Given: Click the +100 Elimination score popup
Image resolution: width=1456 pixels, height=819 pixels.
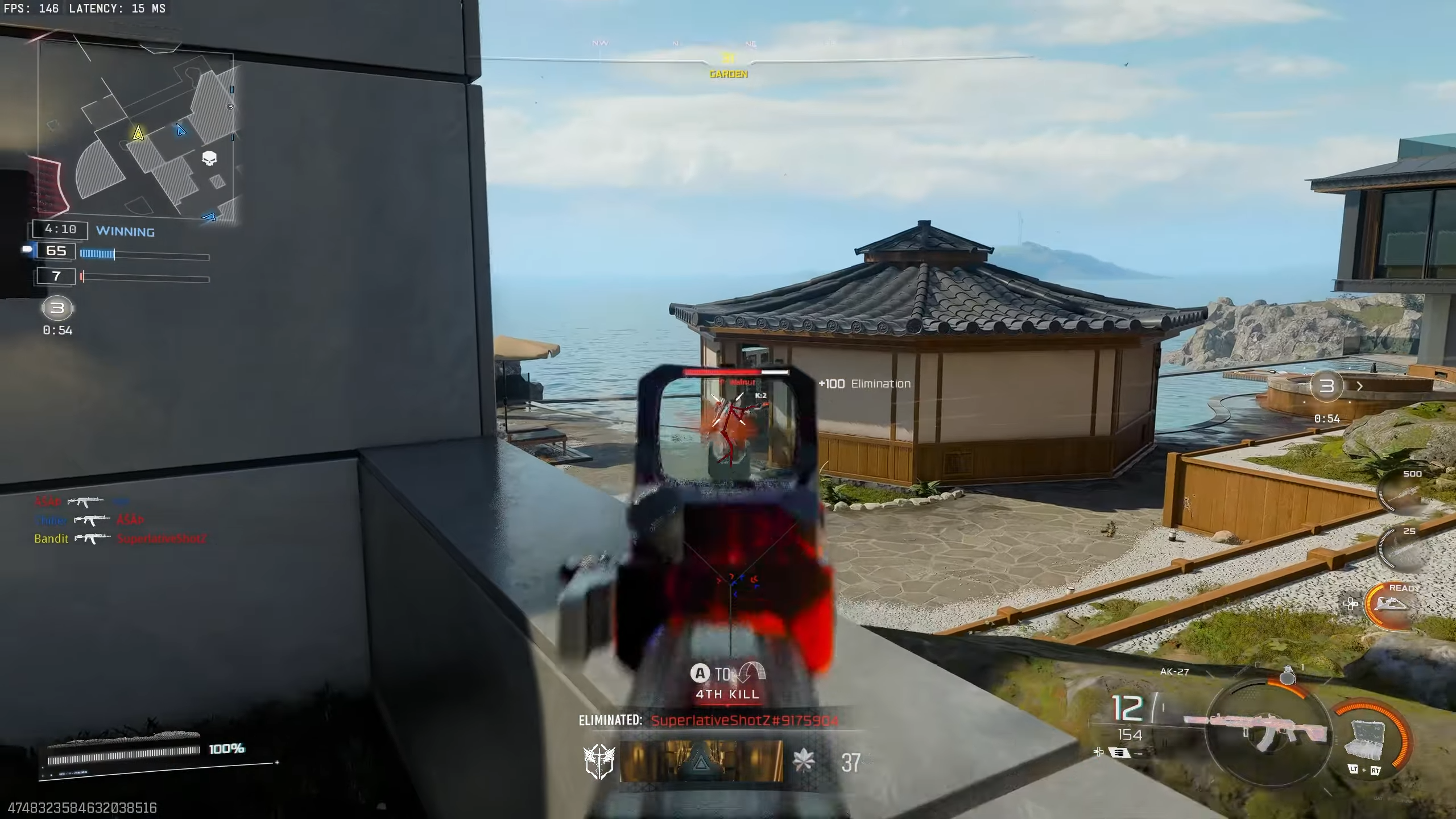Looking at the screenshot, I should [865, 383].
